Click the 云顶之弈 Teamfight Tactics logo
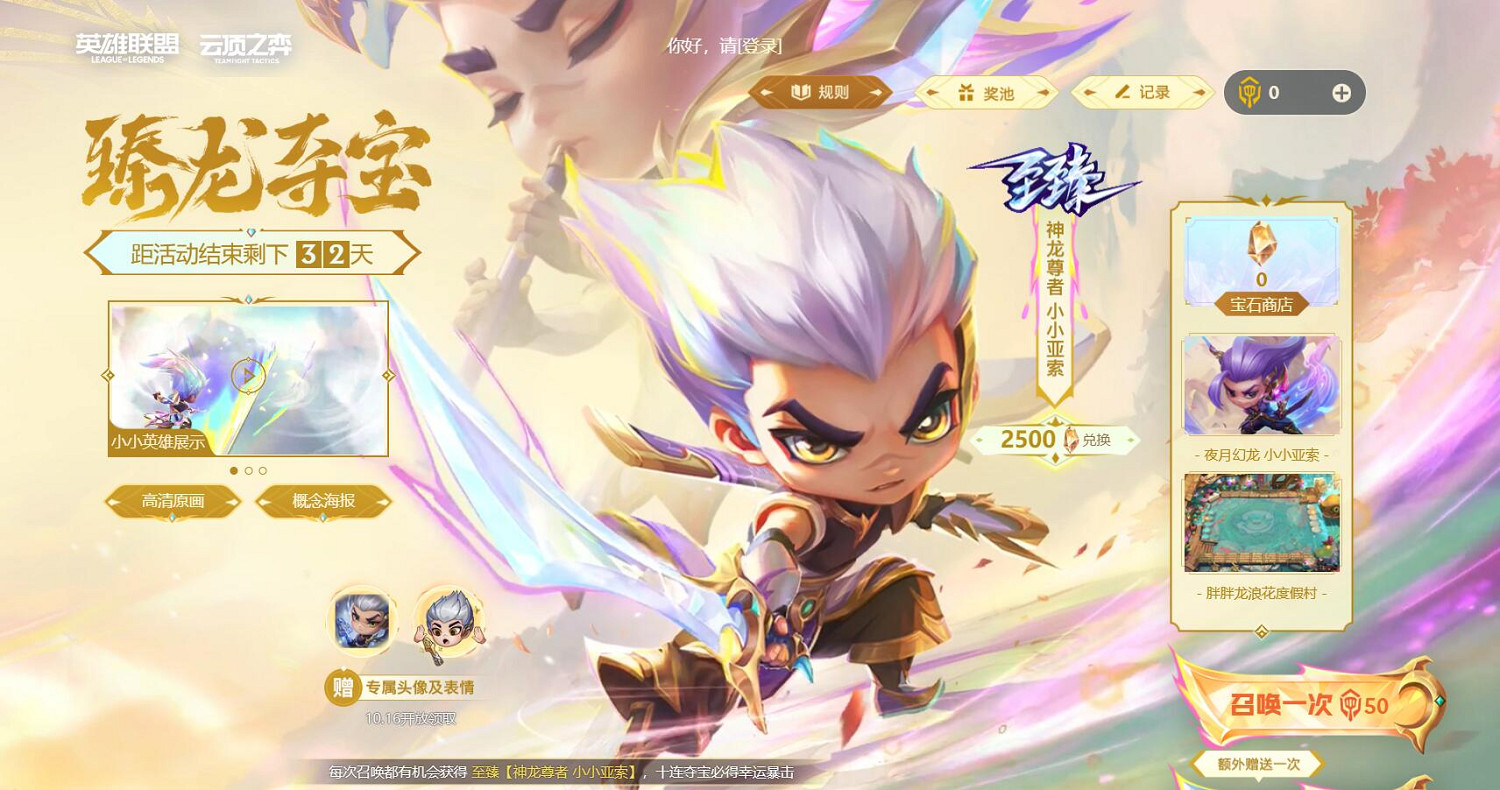The width and height of the screenshot is (1500, 790). coord(248,44)
